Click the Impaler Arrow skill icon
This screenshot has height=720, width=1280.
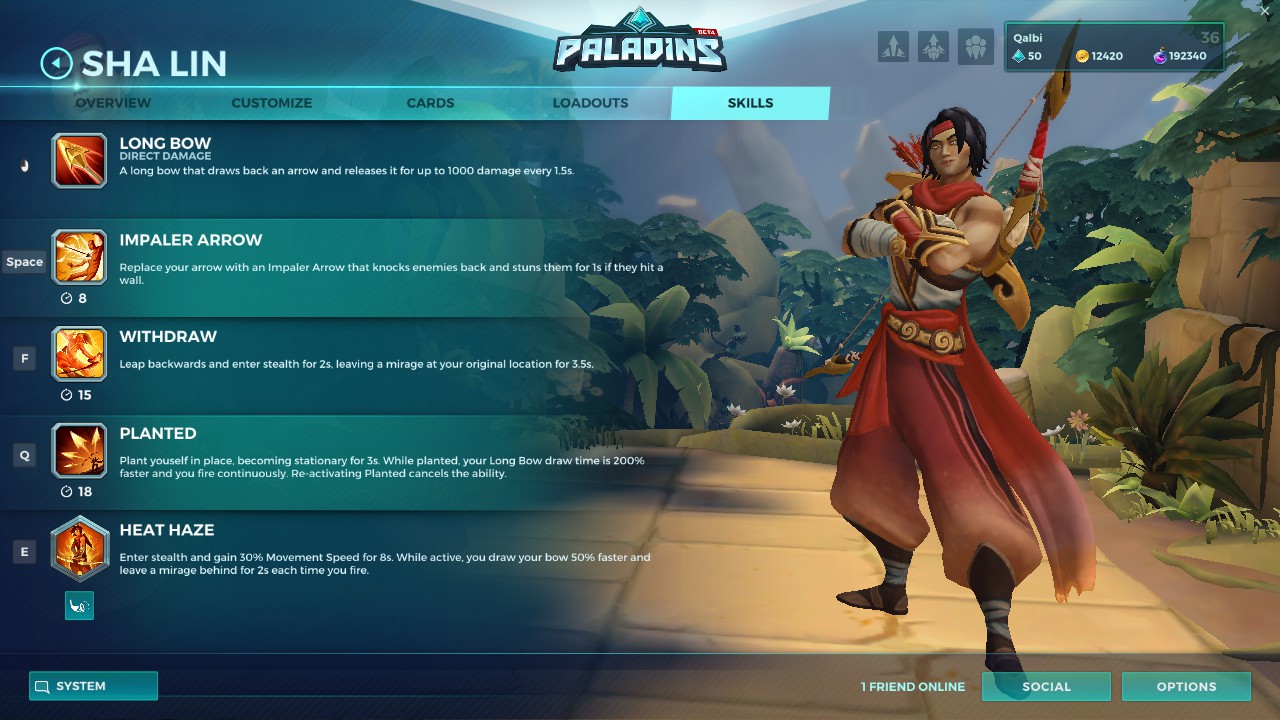[x=79, y=257]
